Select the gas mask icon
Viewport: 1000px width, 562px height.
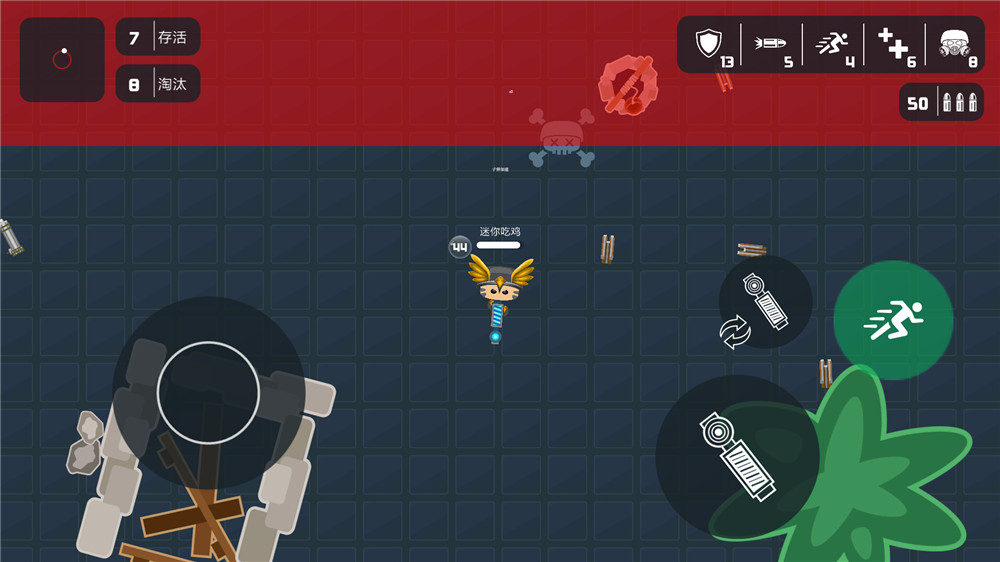tap(956, 43)
